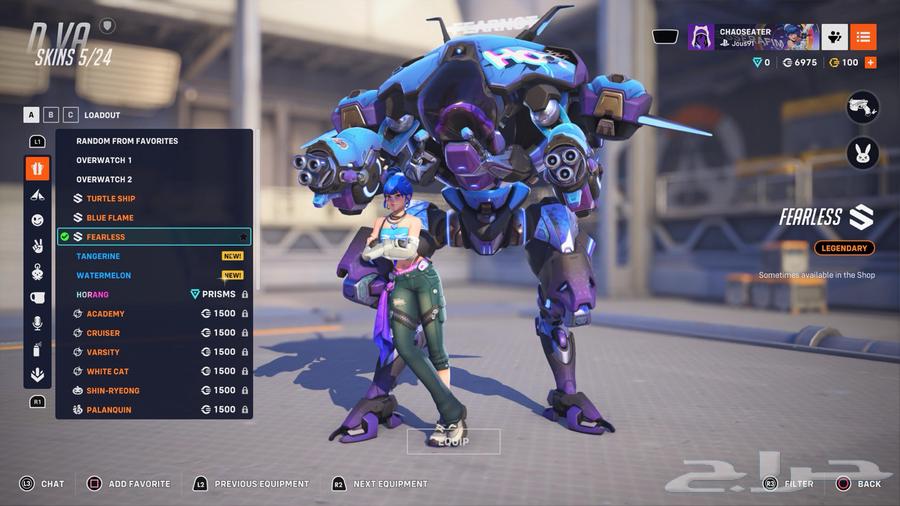This screenshot has width=900, height=506.
Task: Select the locked Academy skin
Action: tap(105, 314)
